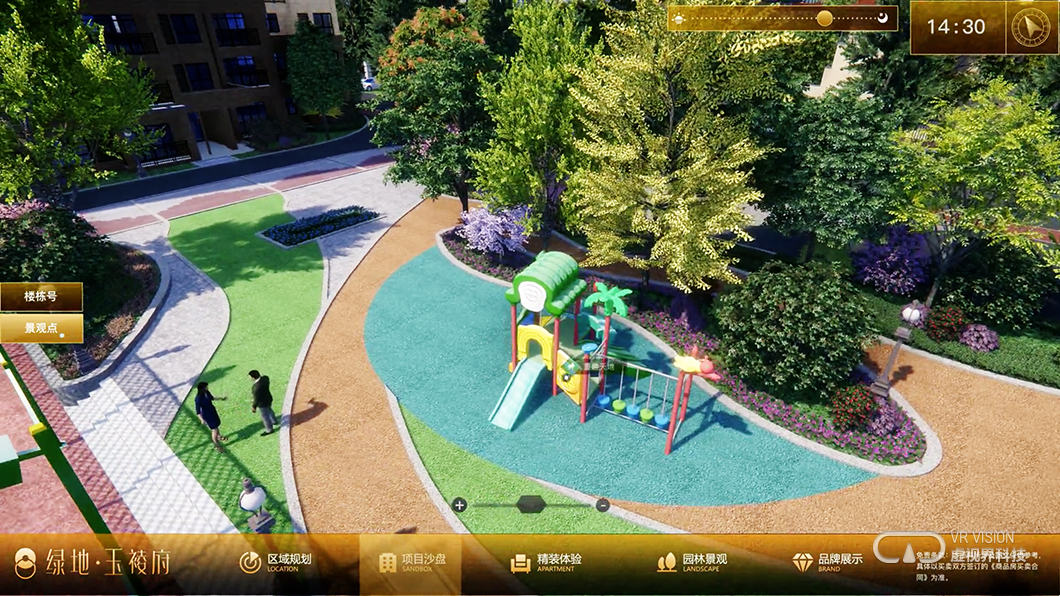This screenshot has height=596, width=1060.
Task: Open the 区域规划 Location section
Action: (x=276, y=562)
